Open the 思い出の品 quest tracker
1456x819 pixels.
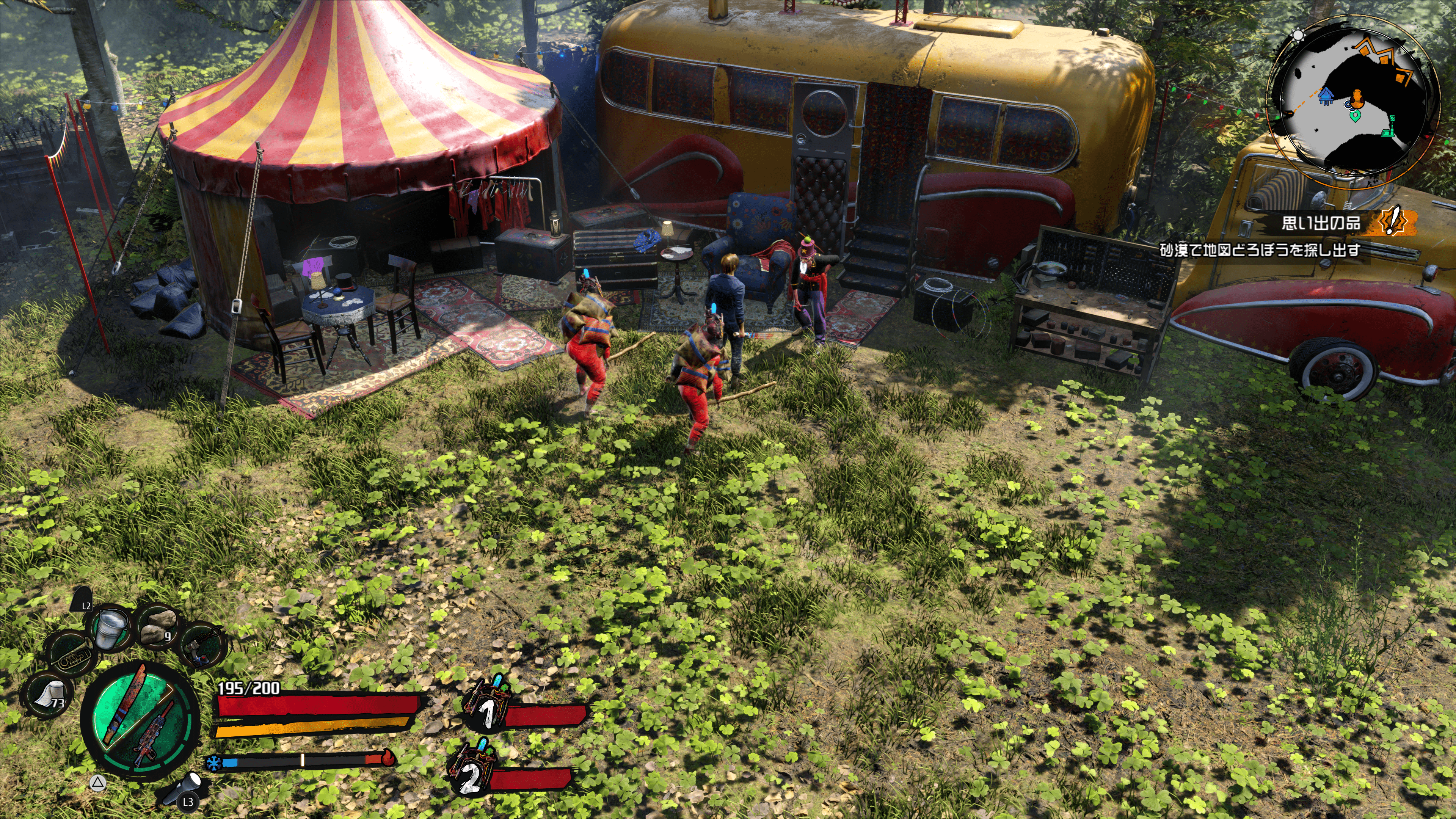(1320, 223)
